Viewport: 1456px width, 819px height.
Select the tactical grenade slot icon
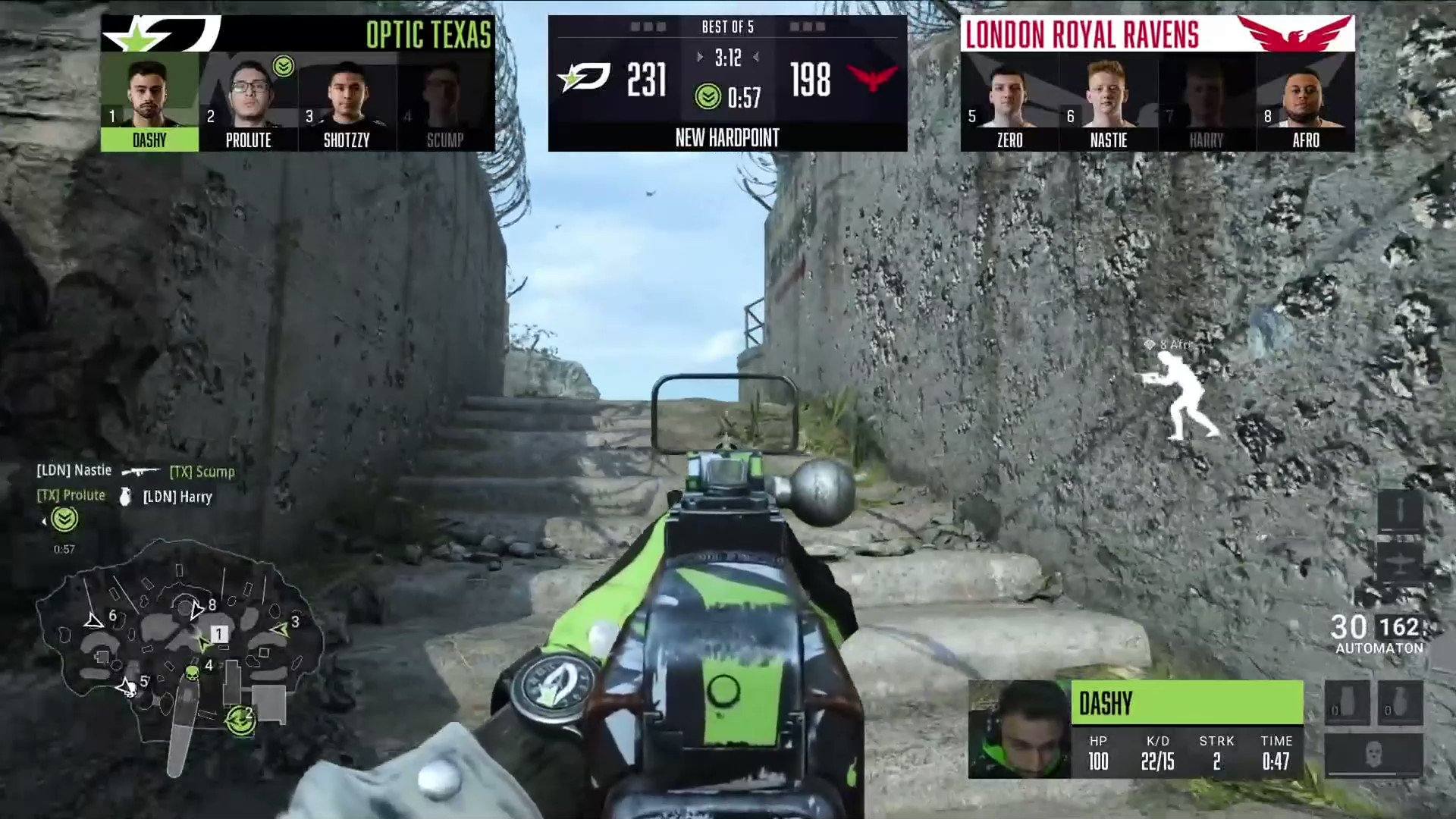[1399, 701]
